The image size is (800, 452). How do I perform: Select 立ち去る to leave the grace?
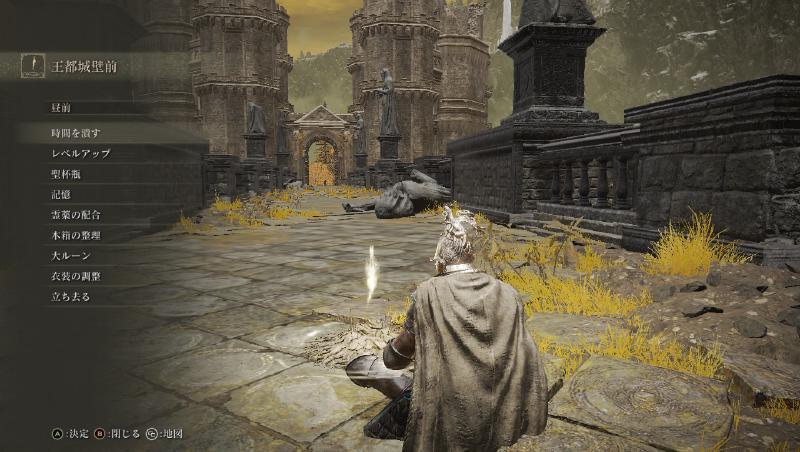[70, 297]
